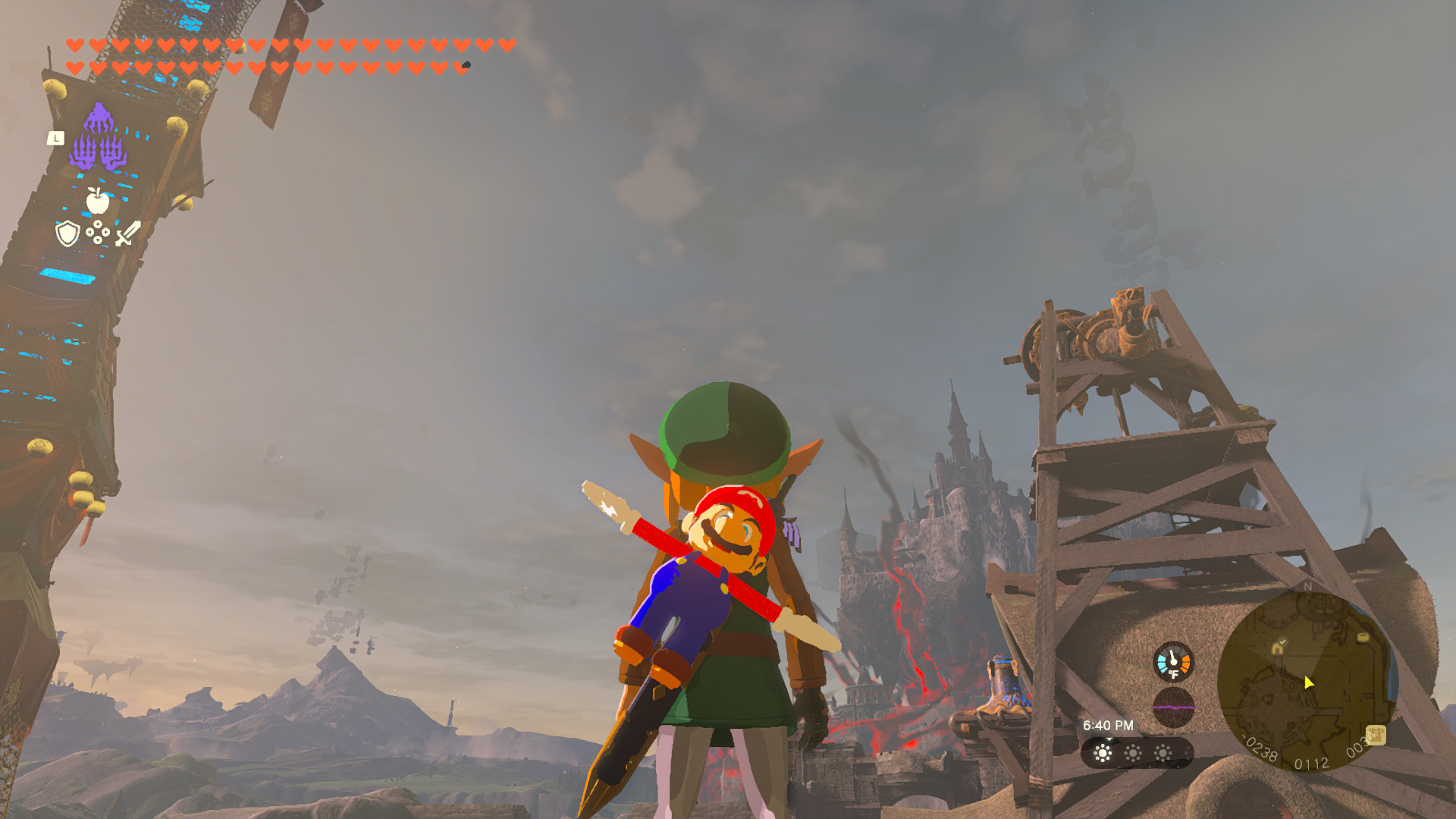Viewport: 1456px width, 819px height.
Task: Click the Fahrenheit temperature gauge
Action: [x=1174, y=663]
